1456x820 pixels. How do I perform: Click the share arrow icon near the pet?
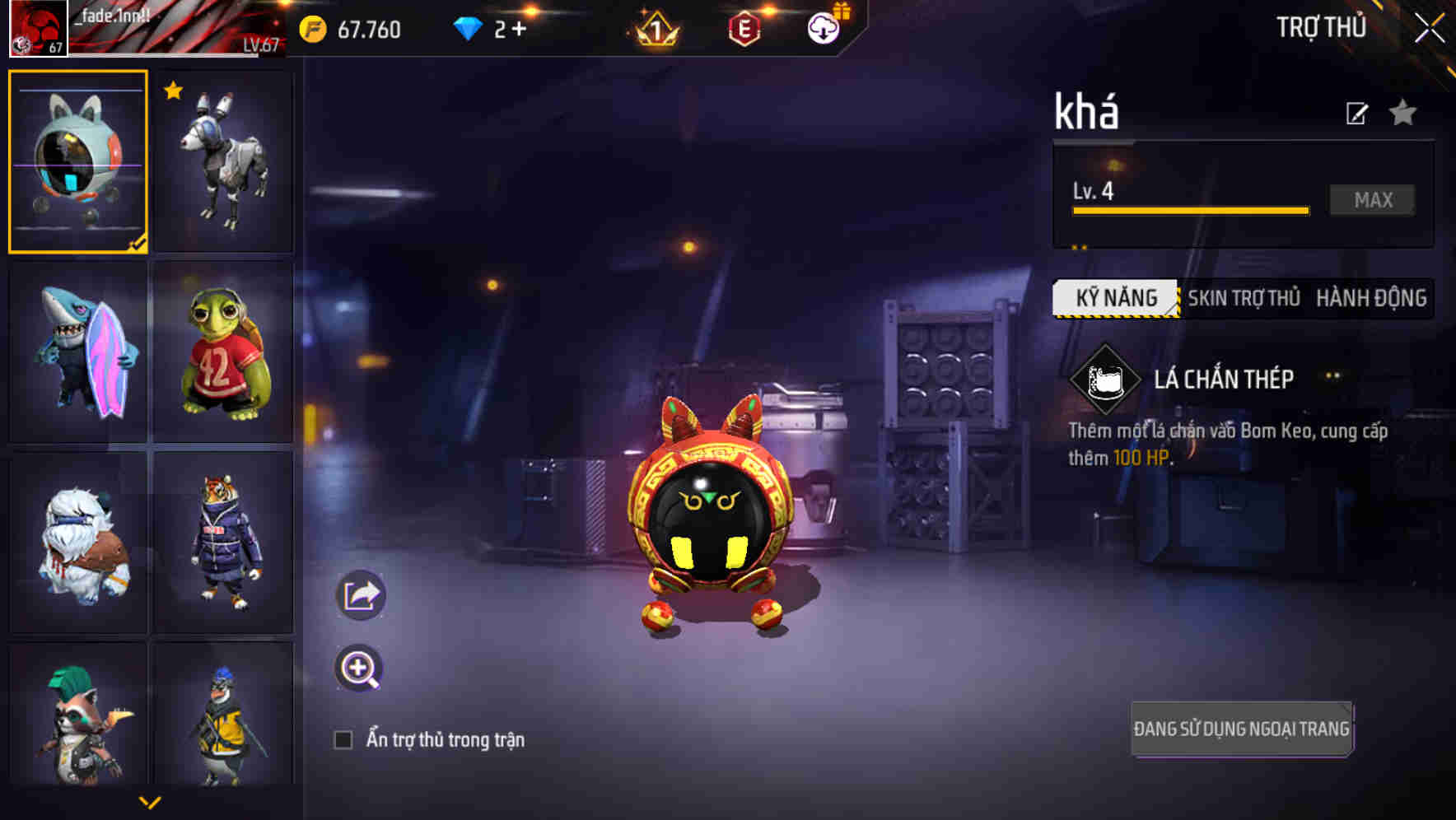coord(360,594)
